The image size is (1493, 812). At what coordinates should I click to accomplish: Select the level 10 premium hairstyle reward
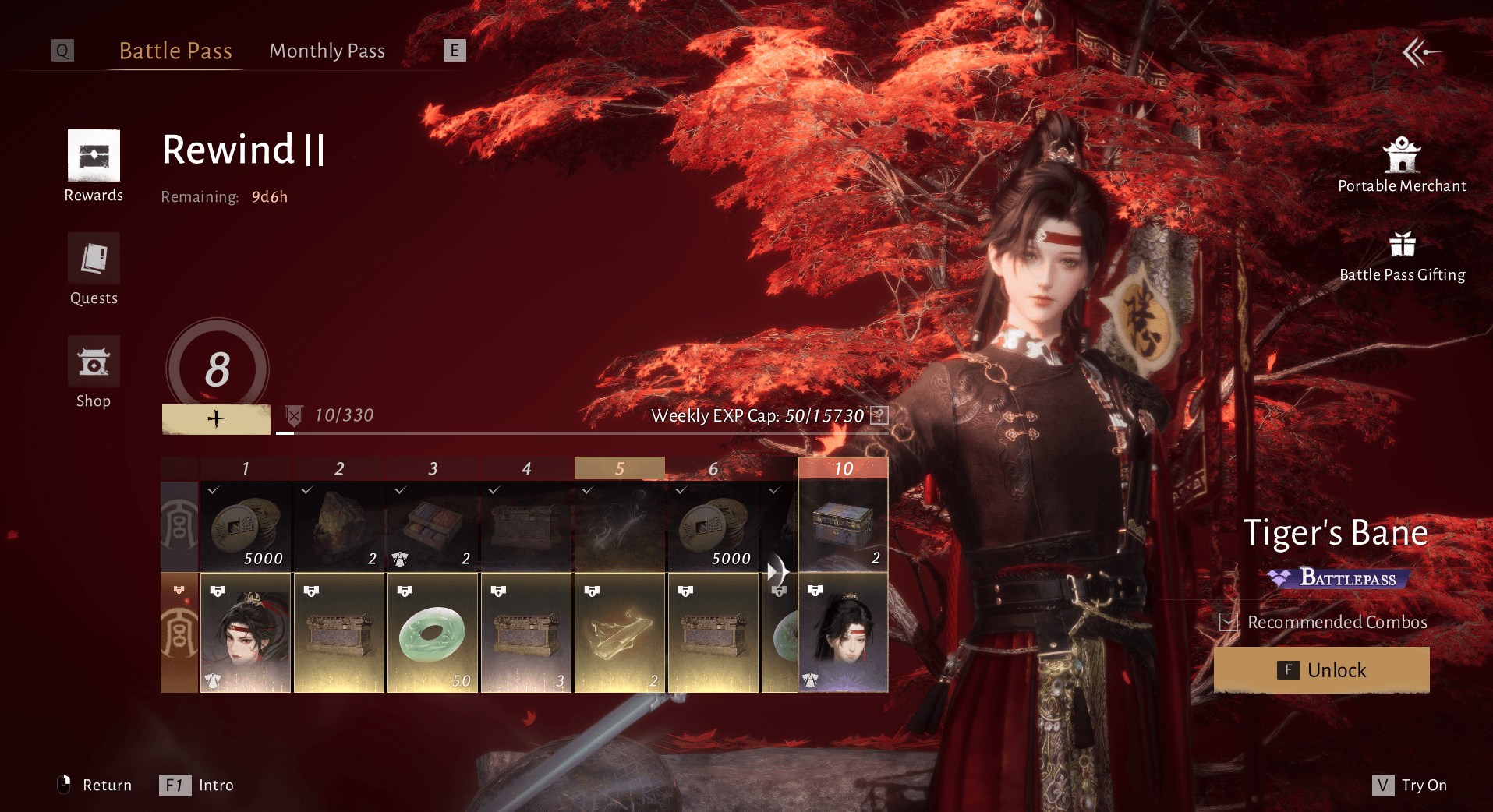pos(843,633)
